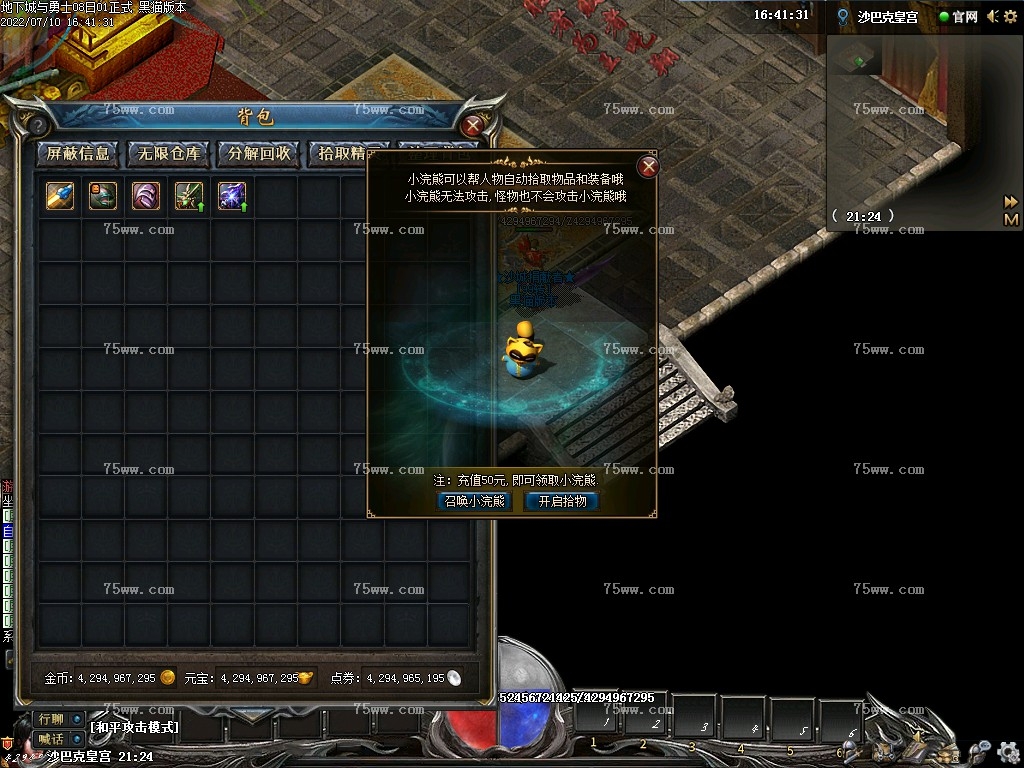This screenshot has width=1024, height=768.
Task: Click the minimap double-arrow button
Action: tap(1011, 202)
